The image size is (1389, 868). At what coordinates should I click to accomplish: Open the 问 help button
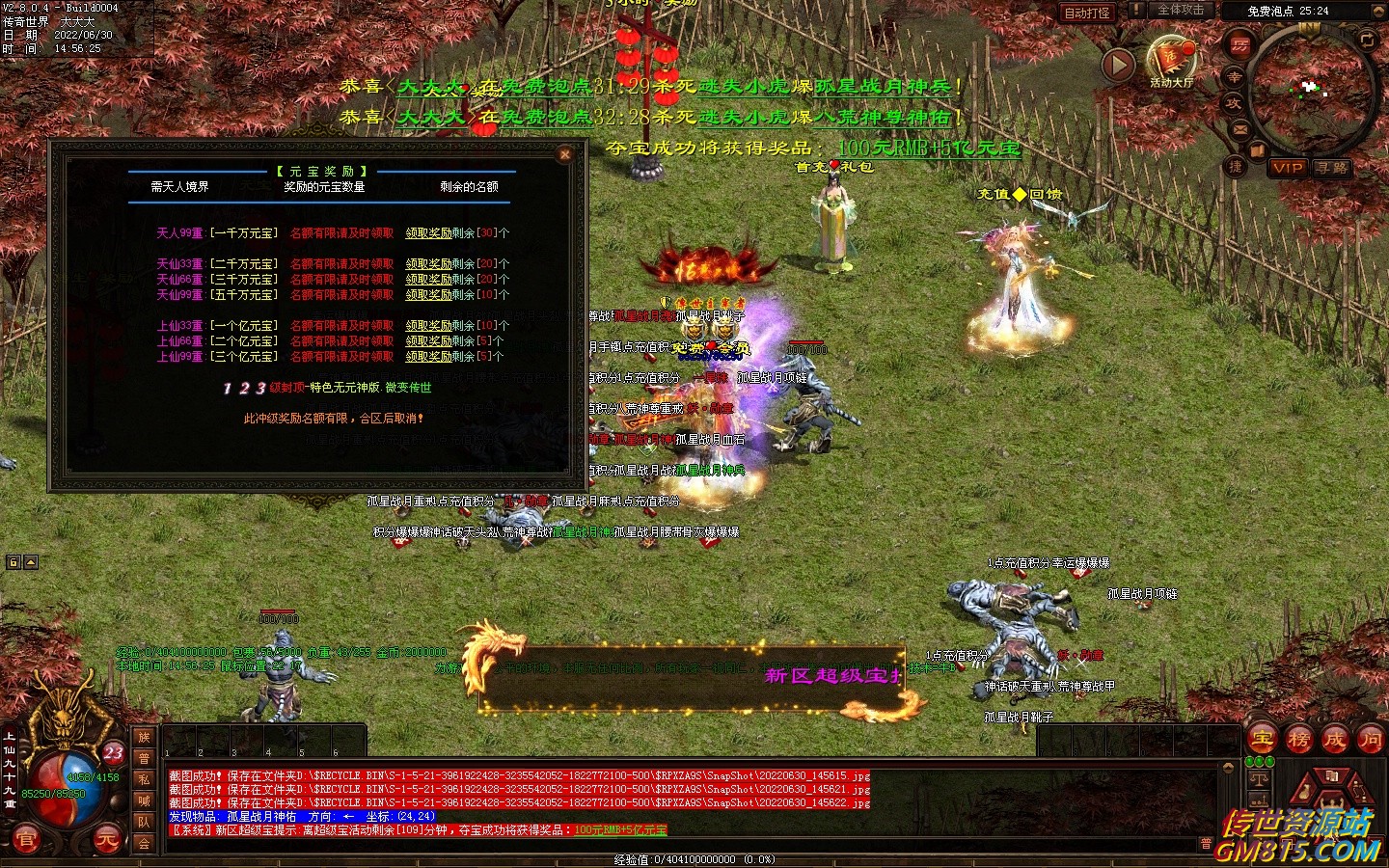pyautogui.click(x=1370, y=741)
